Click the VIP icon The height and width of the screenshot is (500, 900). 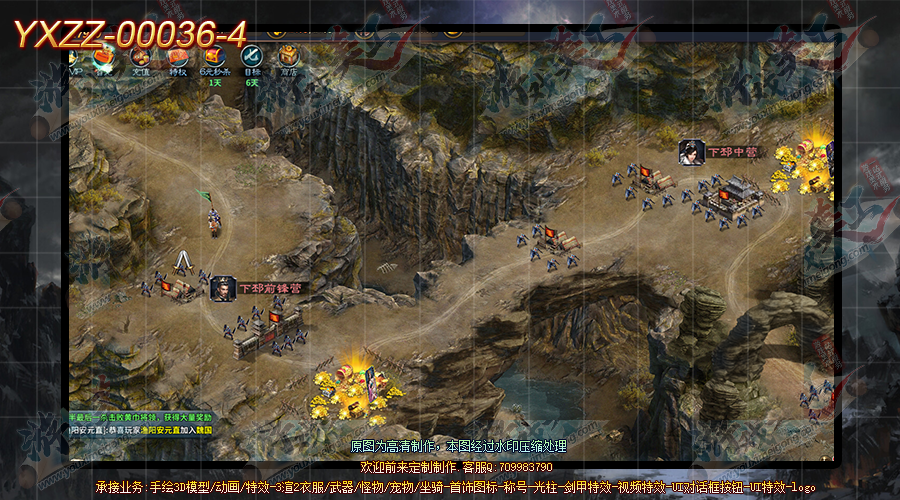tap(74, 58)
